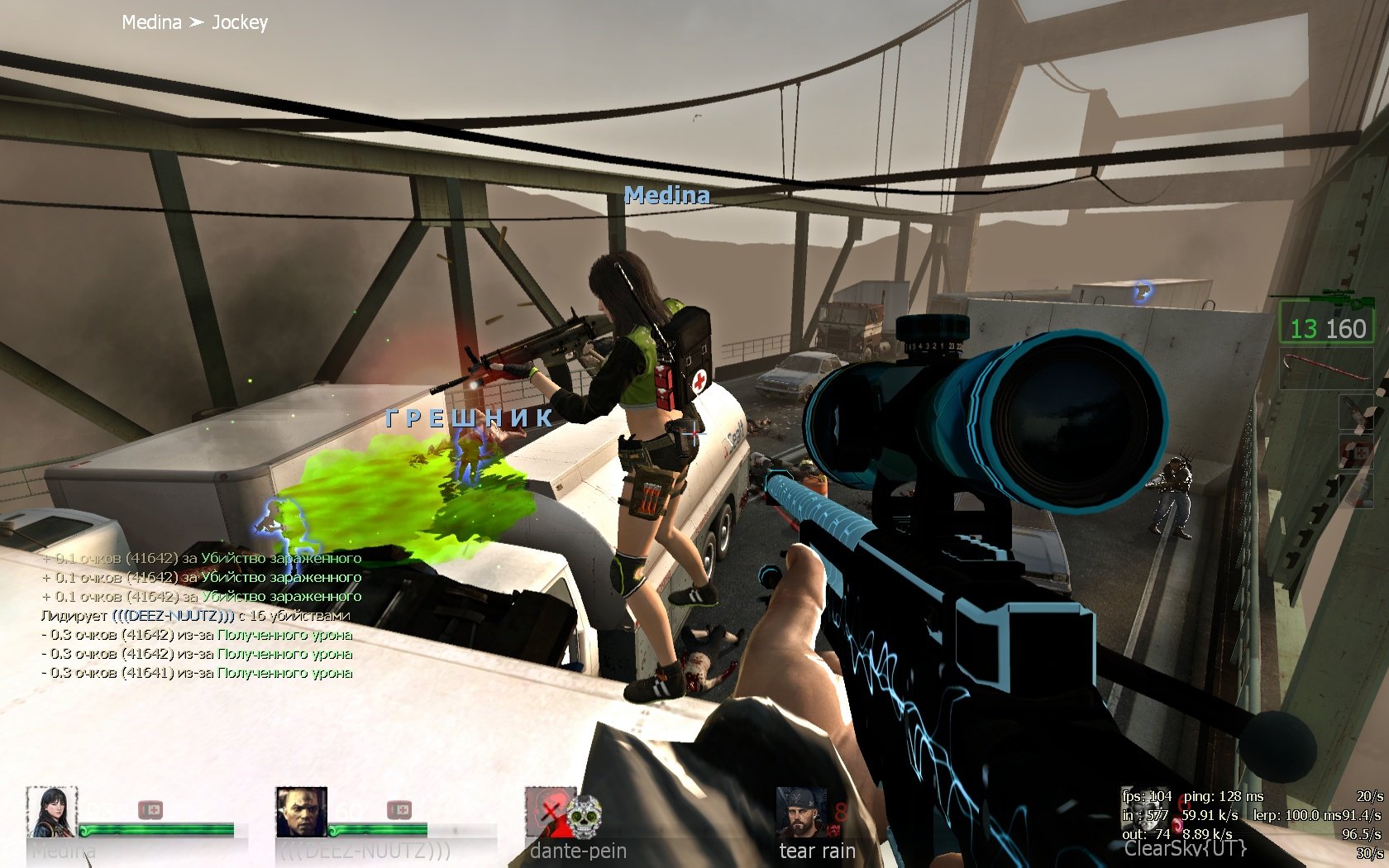
Task: Click Medina's teammate portrait
Action: click(x=52, y=812)
